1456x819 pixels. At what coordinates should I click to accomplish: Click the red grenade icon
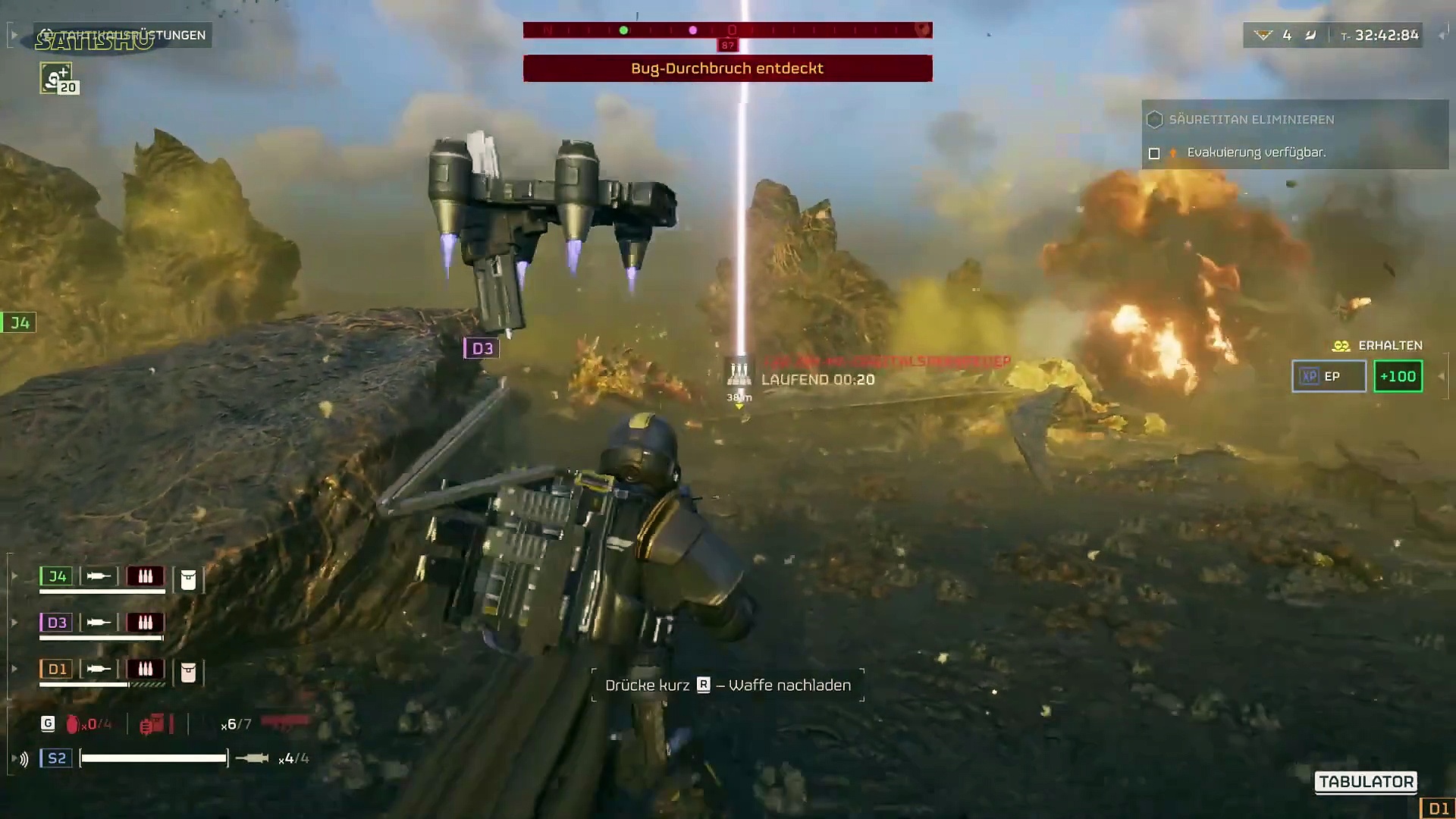(x=73, y=725)
